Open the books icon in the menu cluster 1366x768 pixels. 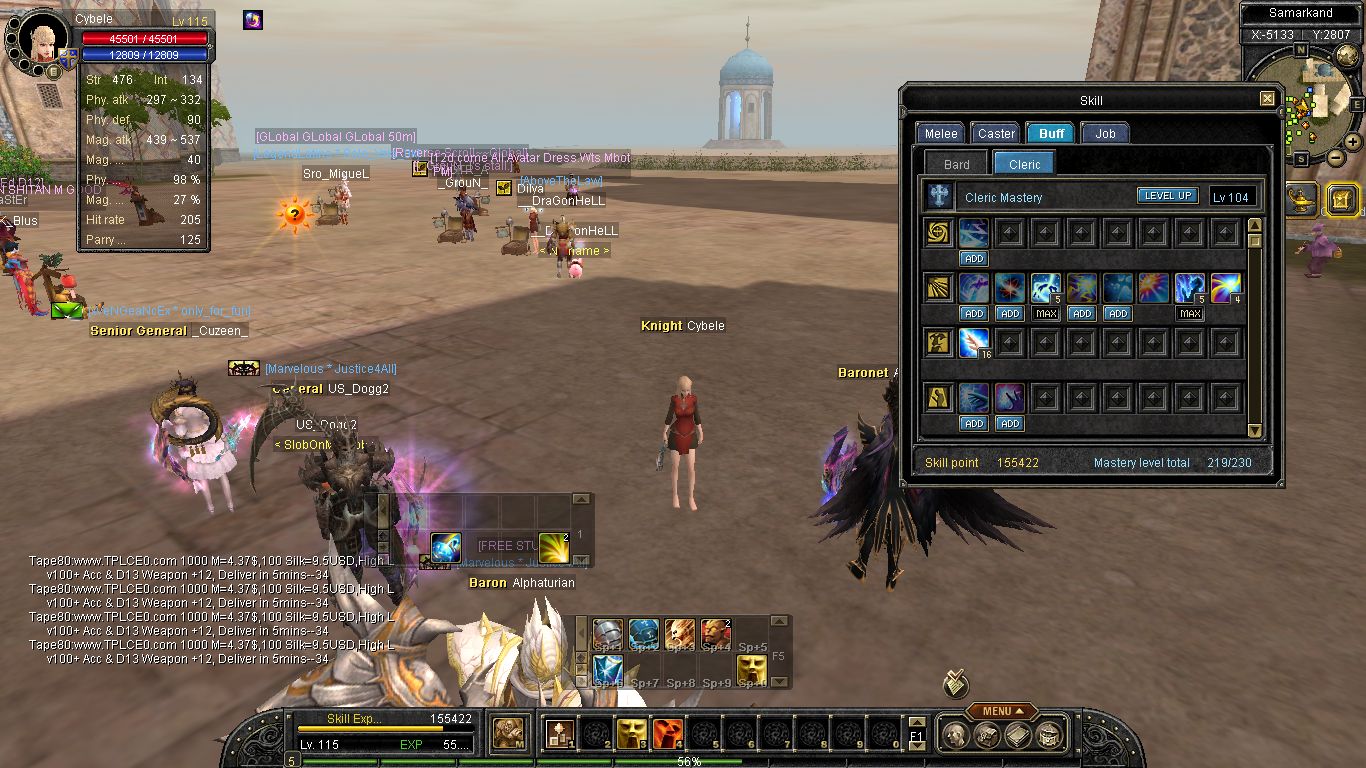1018,737
